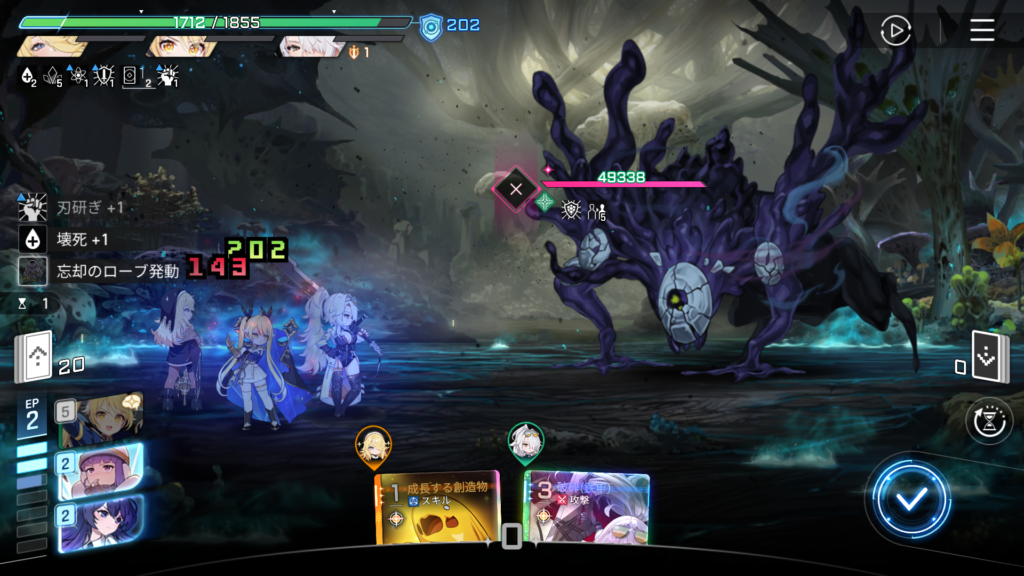Image resolution: width=1024 pixels, height=576 pixels.
Task: Inspect the necrosis droplet status icon
Action: click(29, 76)
